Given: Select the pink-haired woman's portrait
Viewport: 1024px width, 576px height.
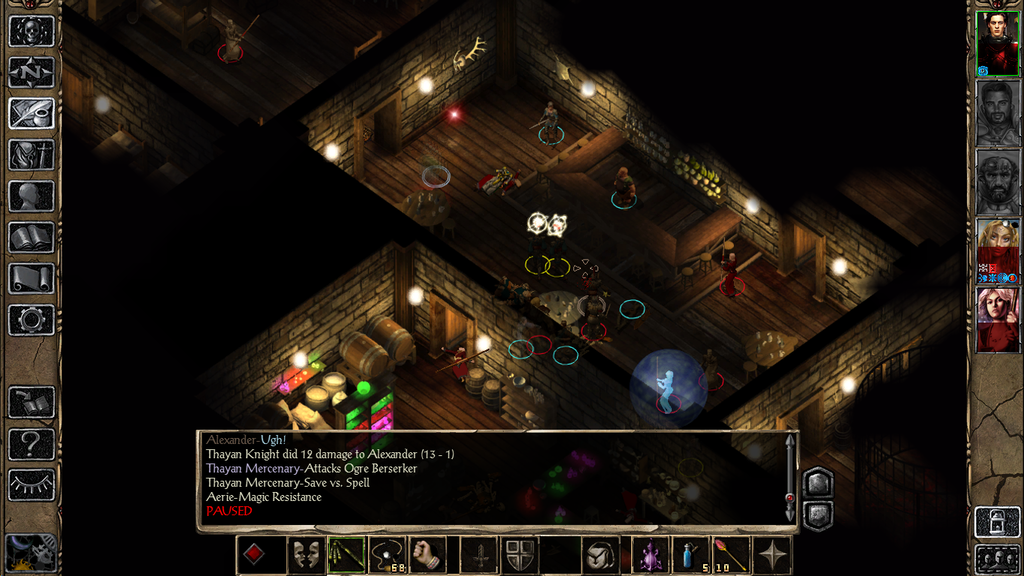Looking at the screenshot, I should point(997,319).
